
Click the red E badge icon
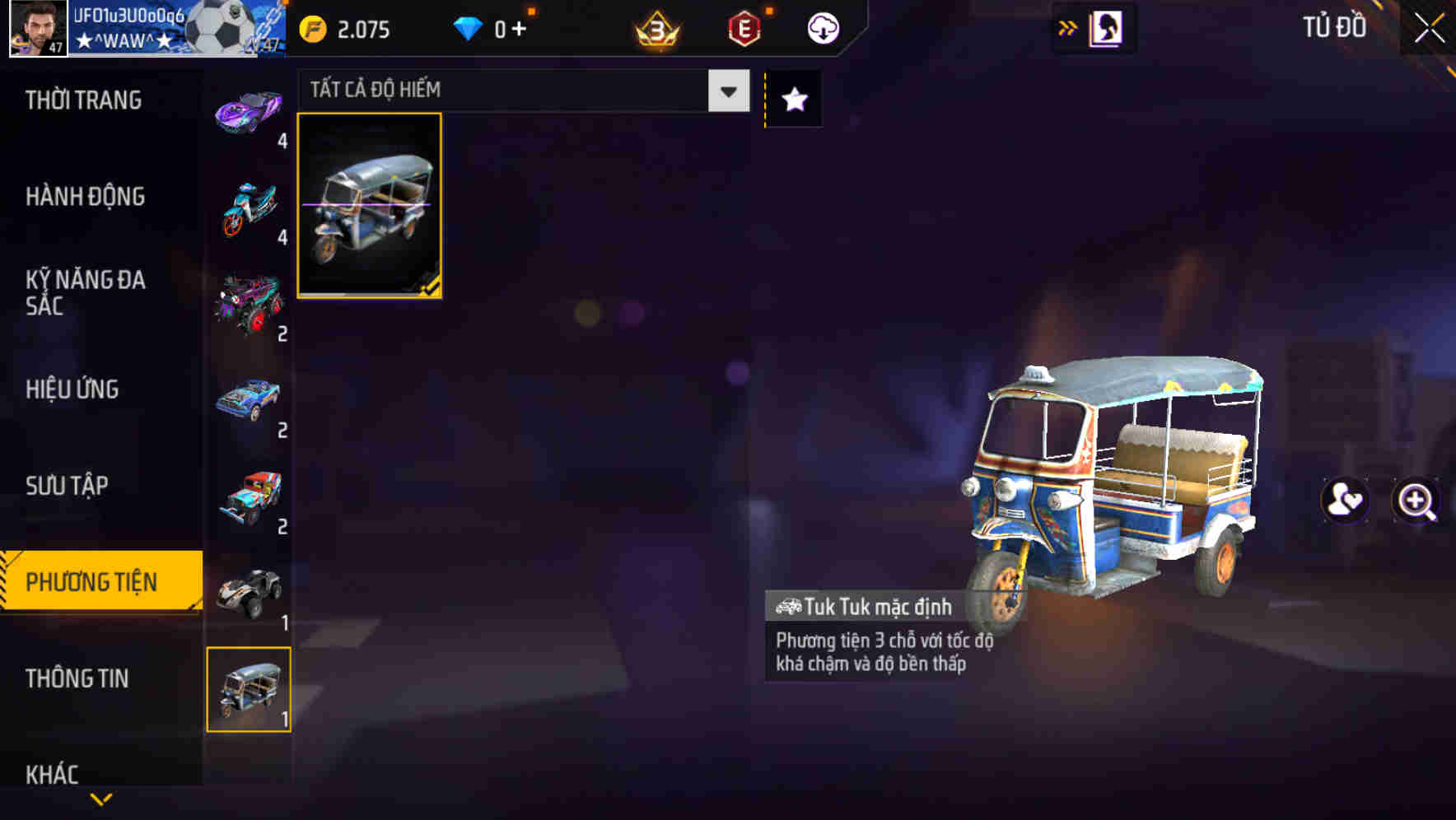point(742,28)
